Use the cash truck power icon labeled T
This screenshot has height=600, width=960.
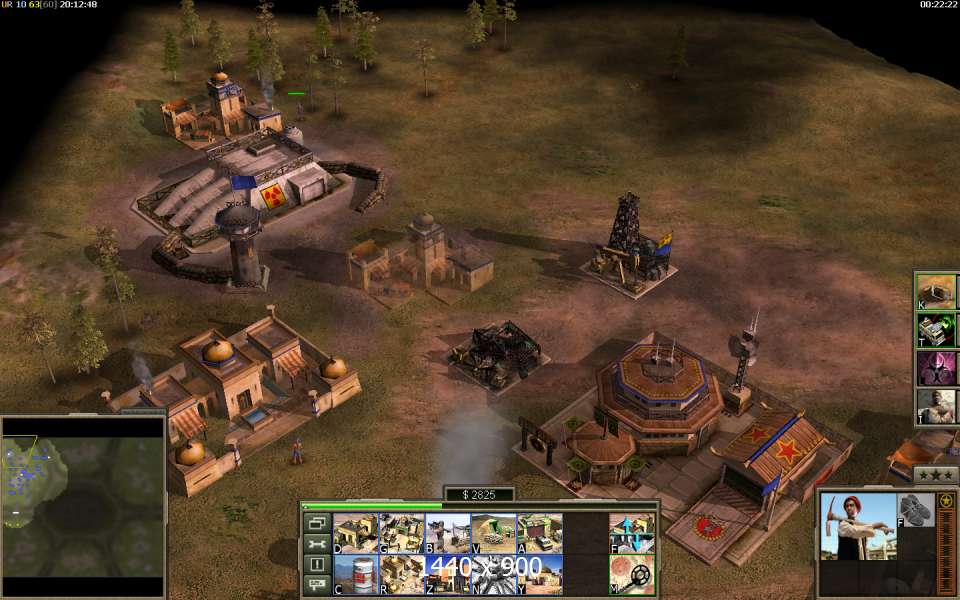[936, 329]
